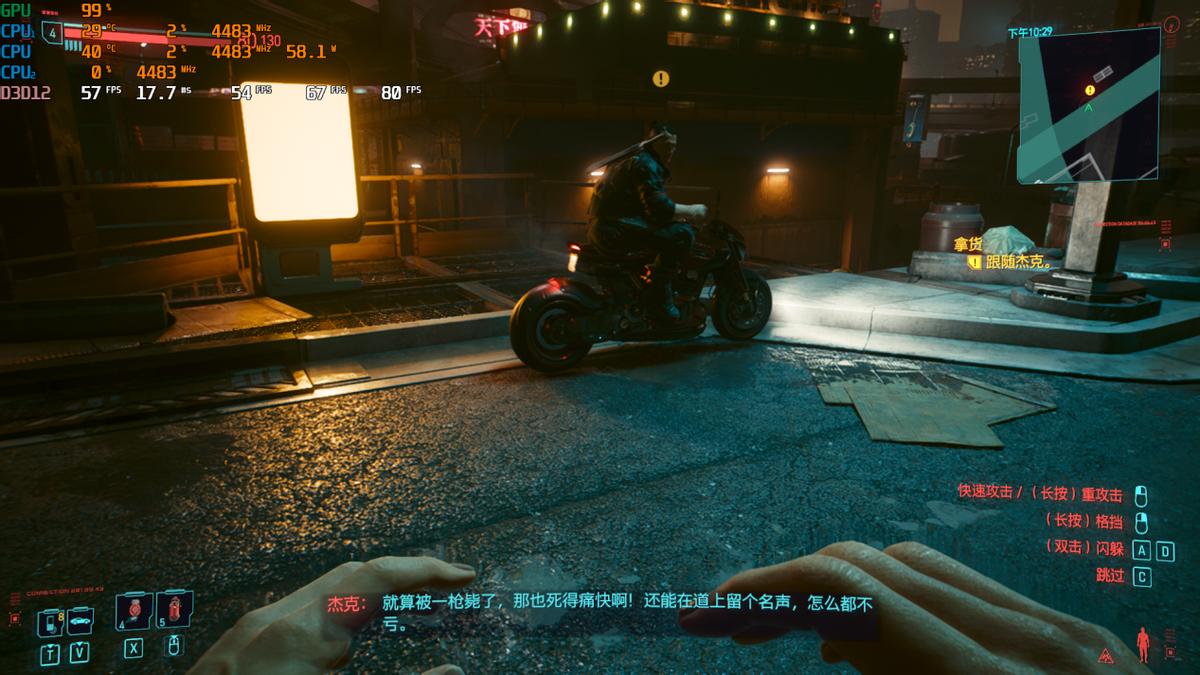Select the red grenade quick slot
The image size is (1200, 675).
[x=175, y=608]
